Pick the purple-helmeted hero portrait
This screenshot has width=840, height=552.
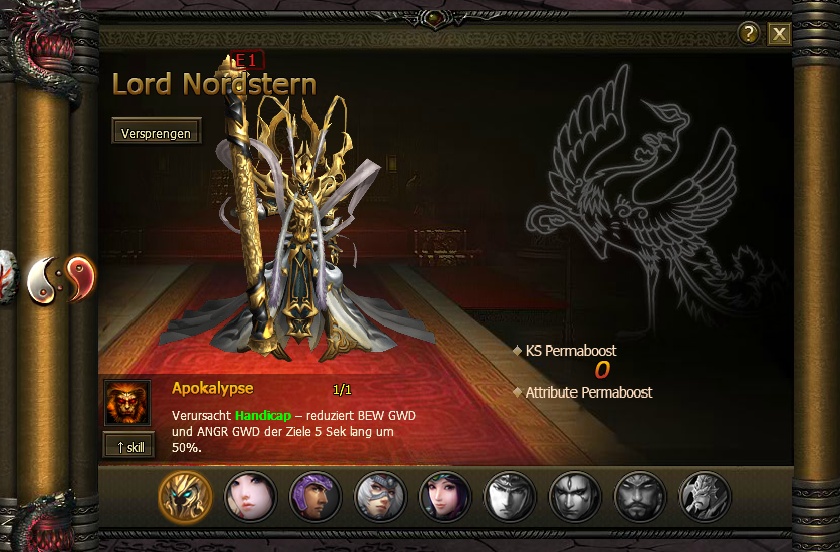click(315, 496)
